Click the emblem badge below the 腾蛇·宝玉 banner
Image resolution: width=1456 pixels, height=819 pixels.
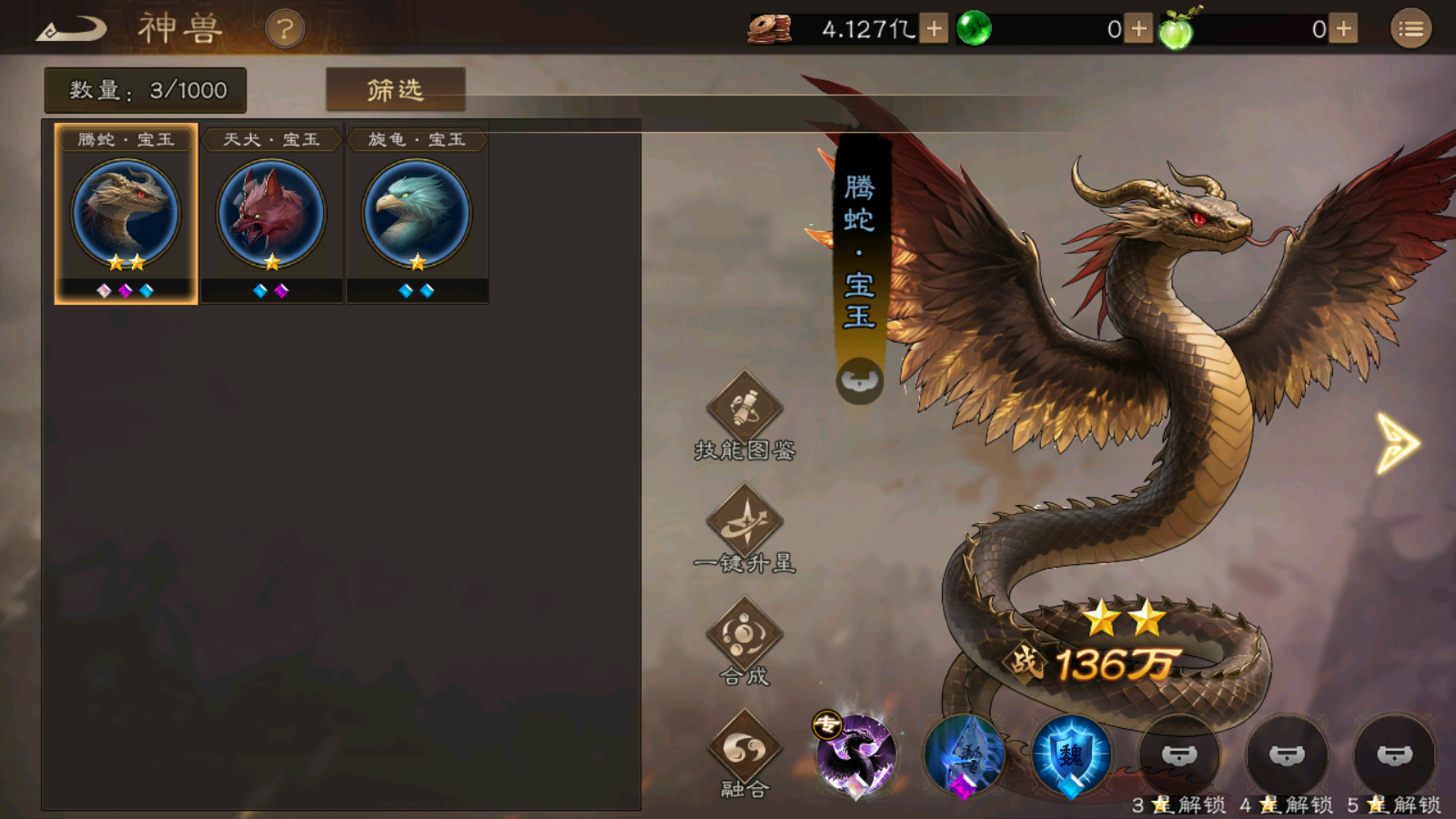(859, 380)
